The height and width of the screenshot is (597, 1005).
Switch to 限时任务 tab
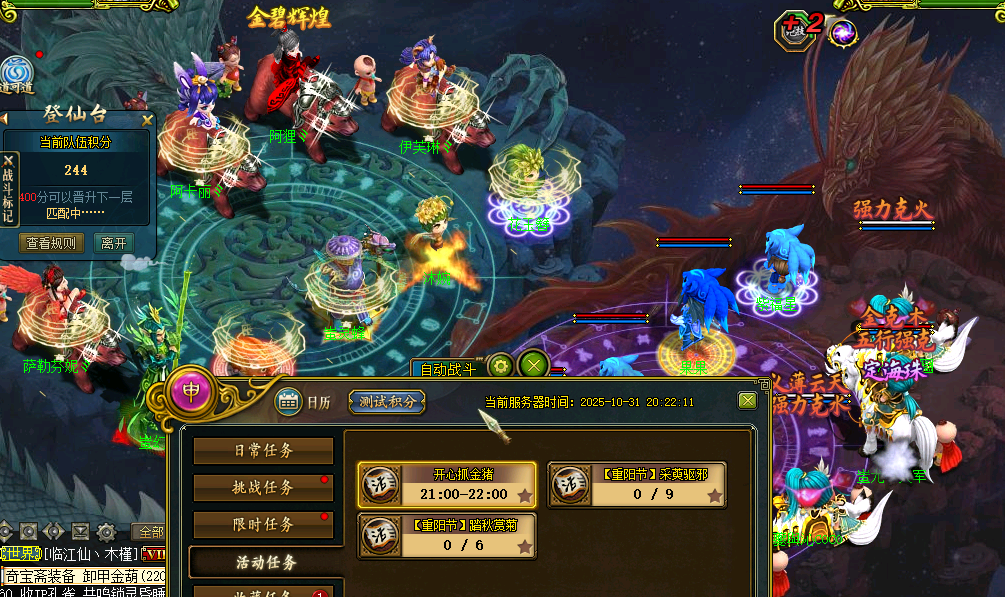(263, 524)
